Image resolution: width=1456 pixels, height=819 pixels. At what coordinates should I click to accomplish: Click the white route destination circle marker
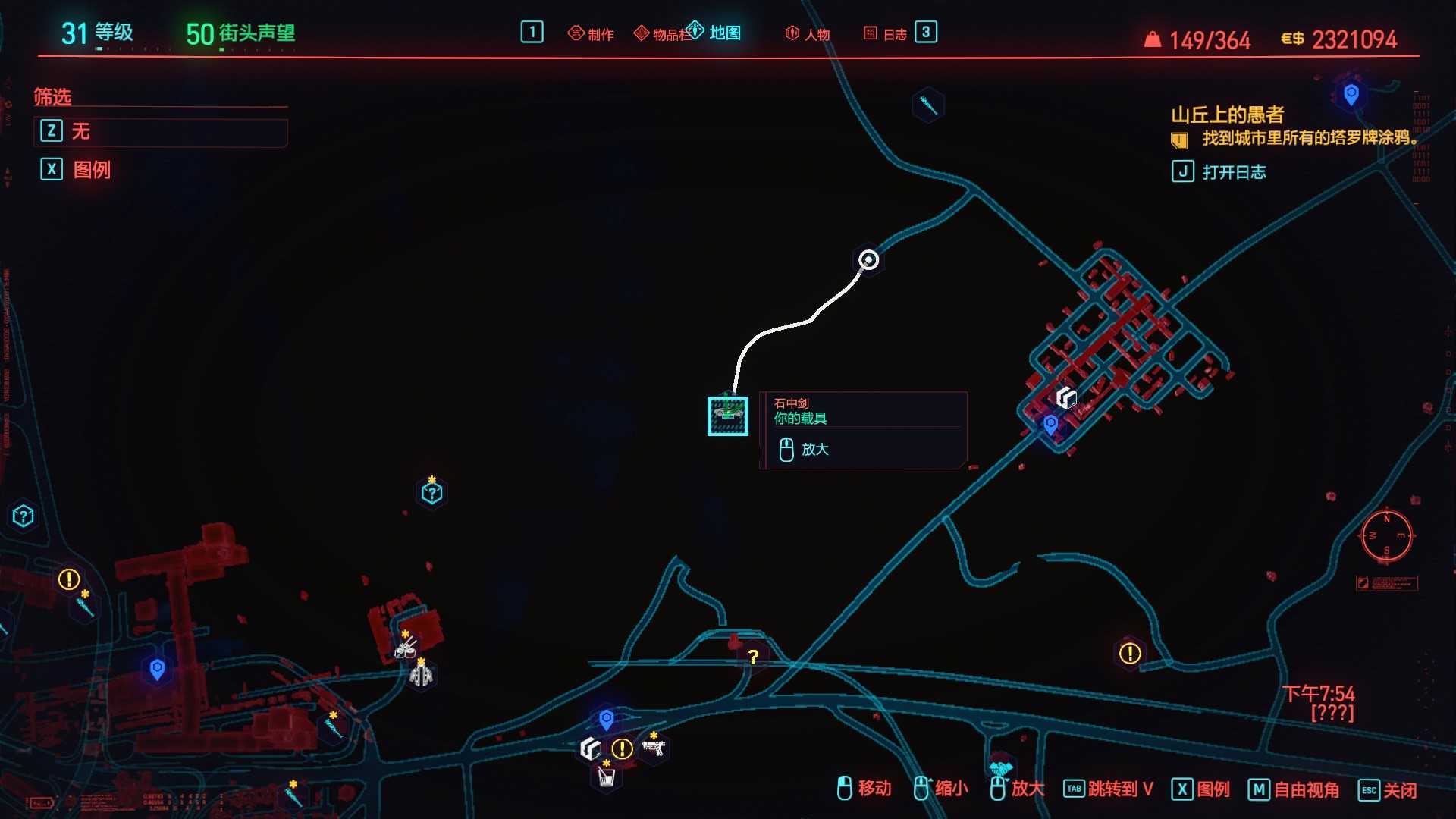tap(868, 260)
